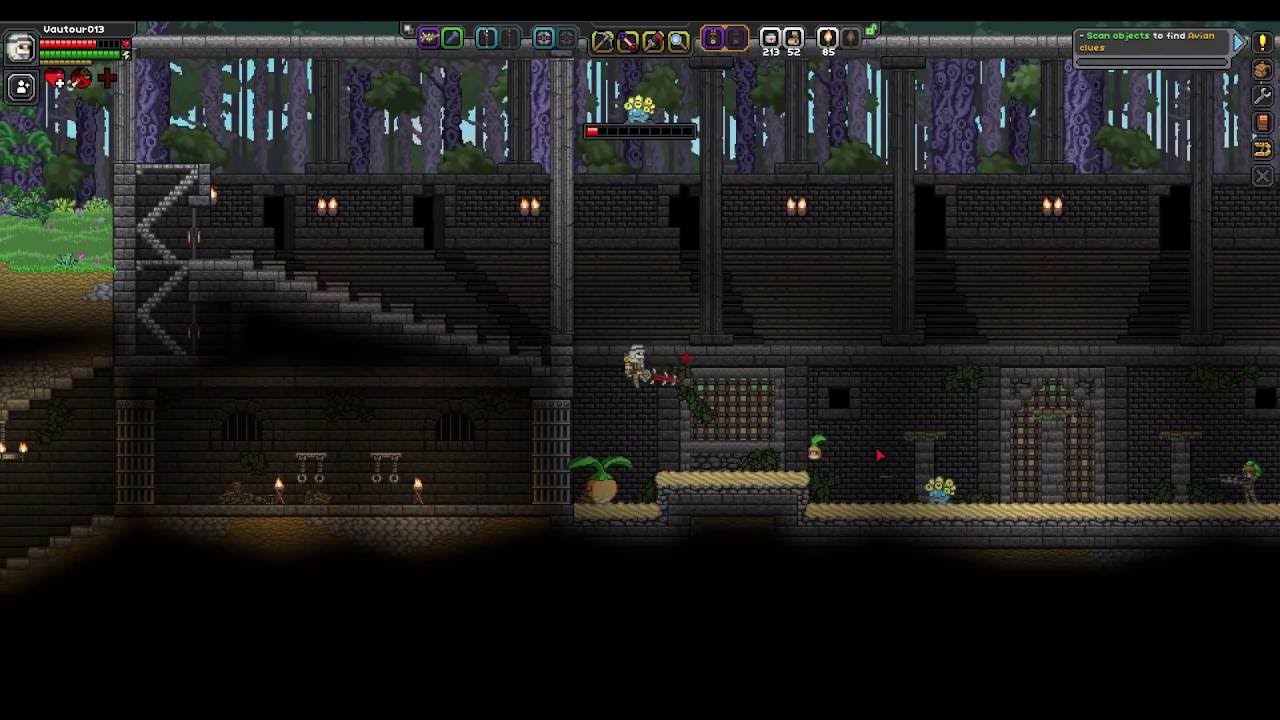Open the quest journal exclamation icon
This screenshot has width=1280, height=720.
click(x=1262, y=44)
